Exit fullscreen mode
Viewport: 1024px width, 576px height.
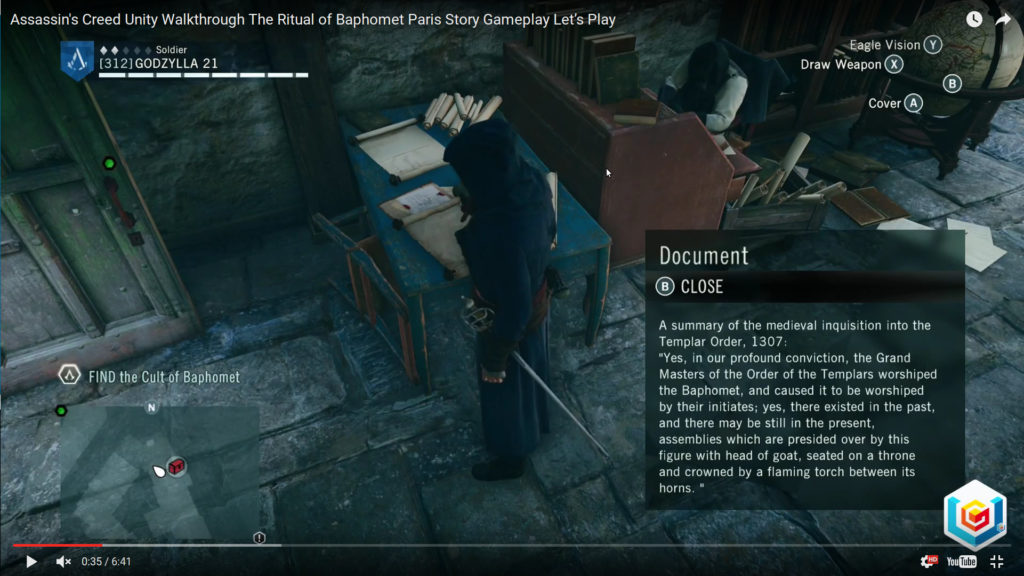click(996, 562)
